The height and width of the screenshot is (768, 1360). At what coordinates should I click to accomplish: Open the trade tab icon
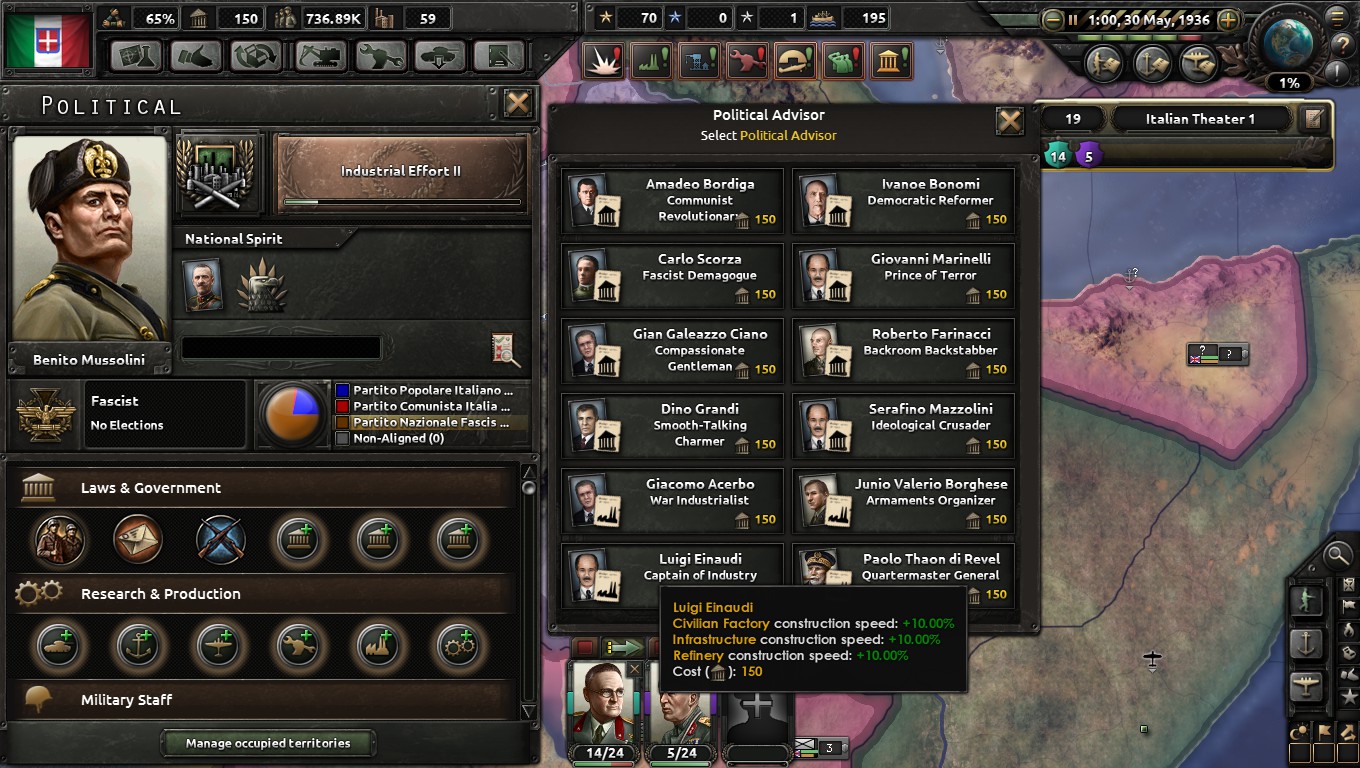pos(255,56)
